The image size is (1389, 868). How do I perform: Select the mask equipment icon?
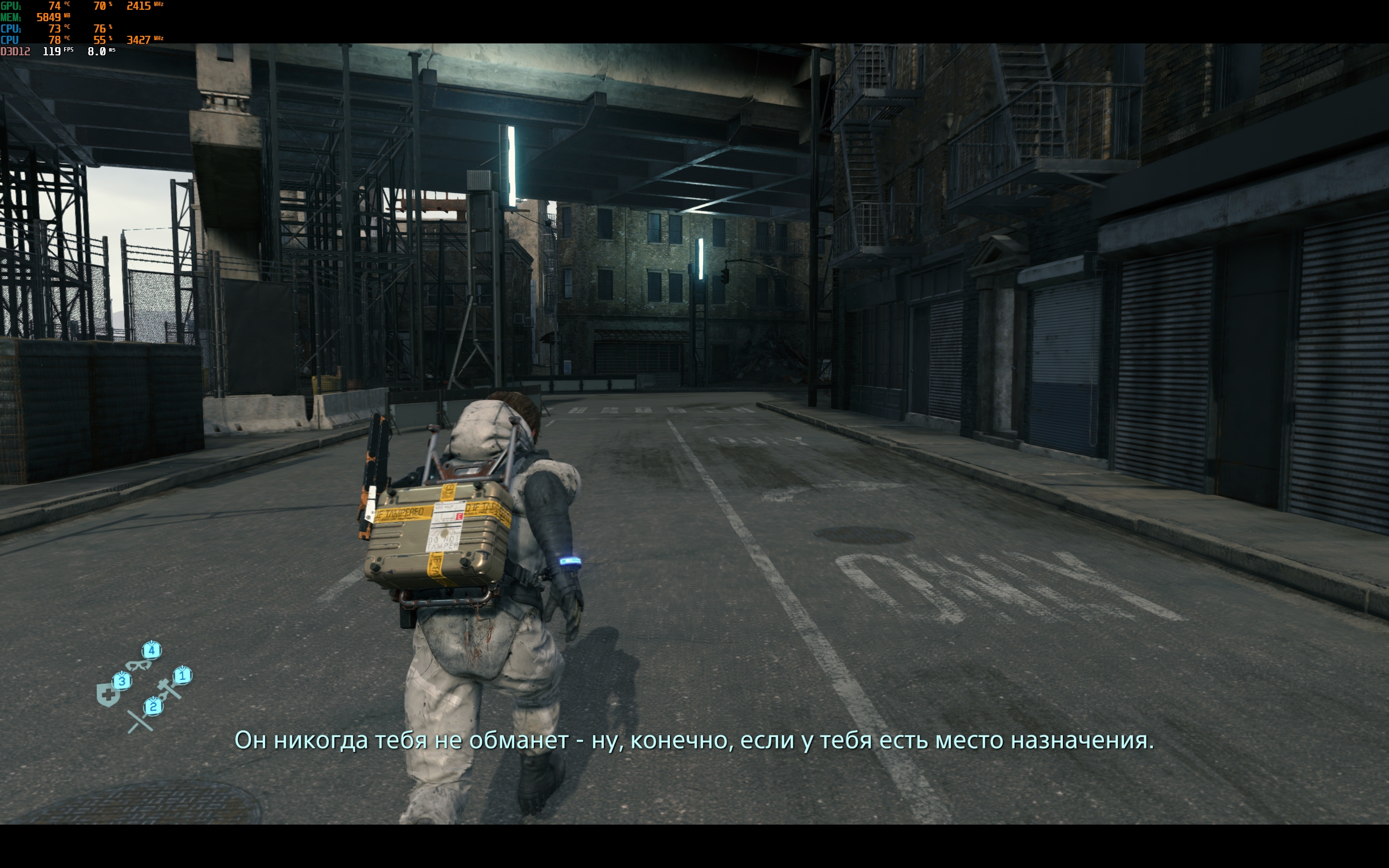(x=138, y=665)
